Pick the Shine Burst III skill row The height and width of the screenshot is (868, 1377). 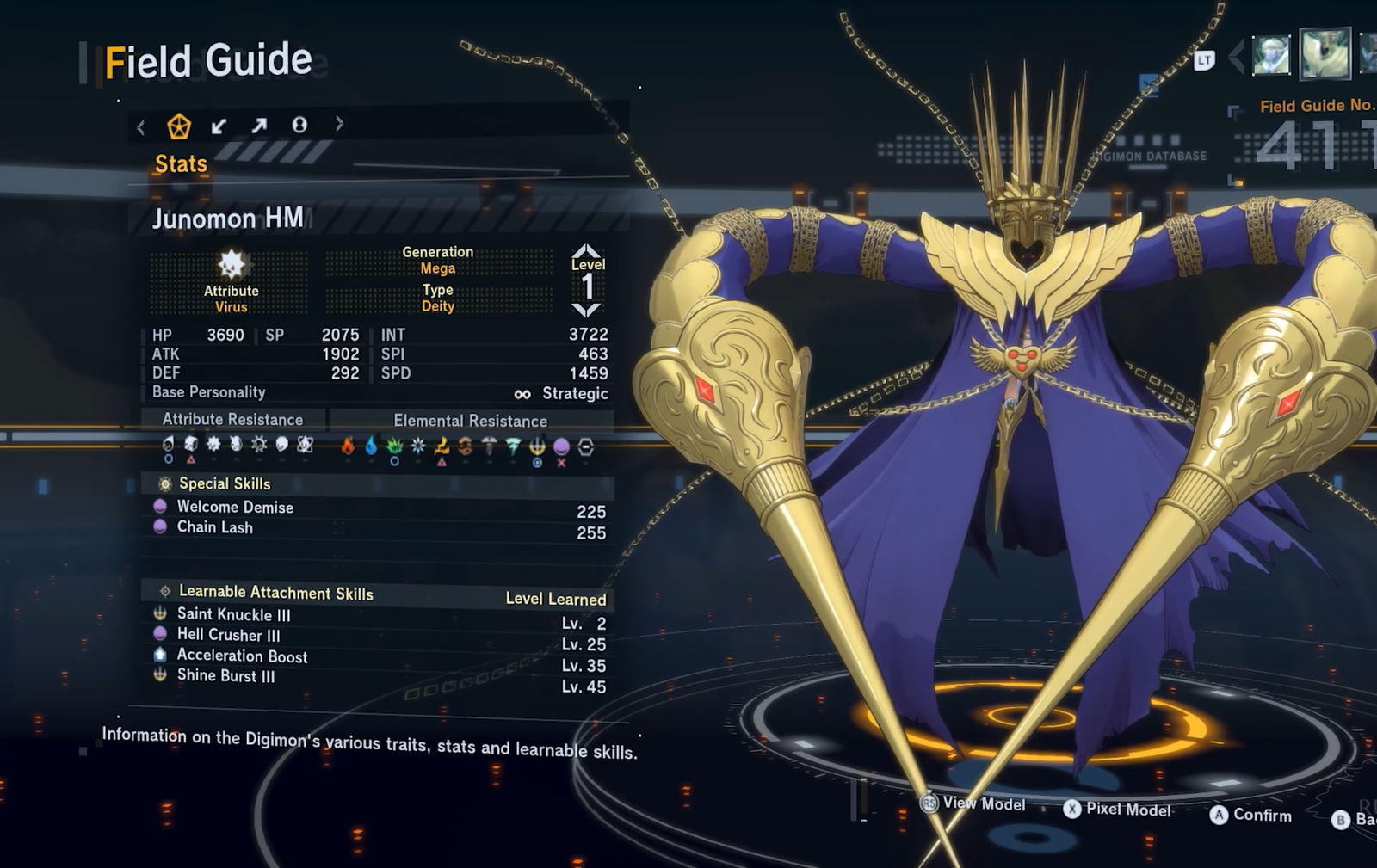coord(225,676)
